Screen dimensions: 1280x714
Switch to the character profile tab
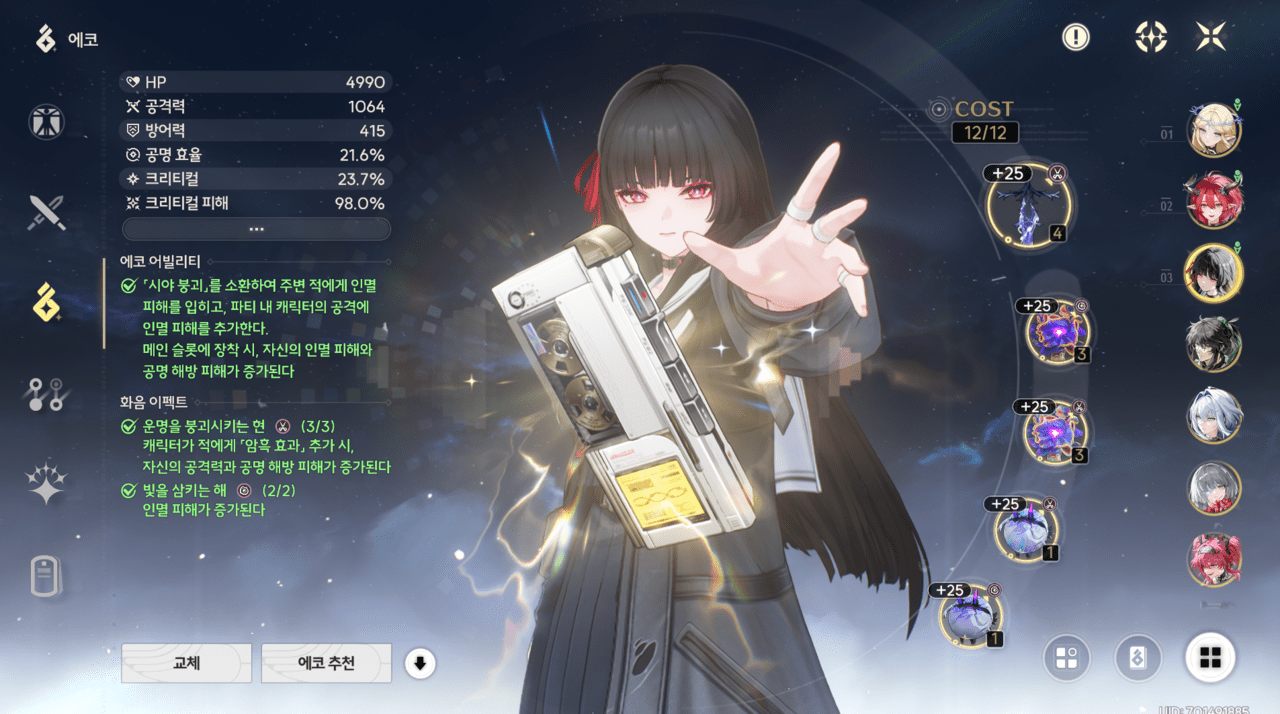46,122
